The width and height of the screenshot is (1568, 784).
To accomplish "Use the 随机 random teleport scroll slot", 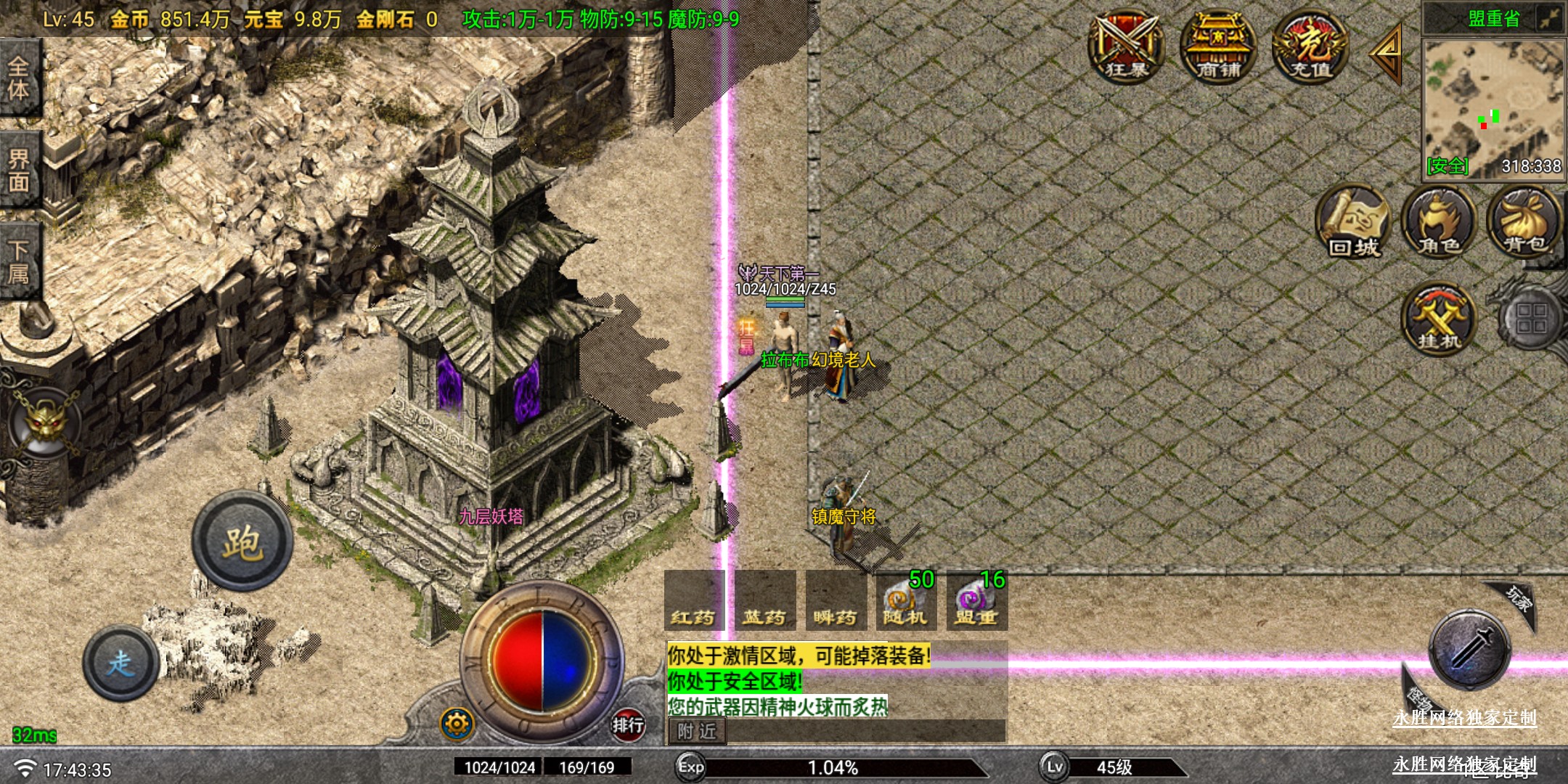I will 905,601.
